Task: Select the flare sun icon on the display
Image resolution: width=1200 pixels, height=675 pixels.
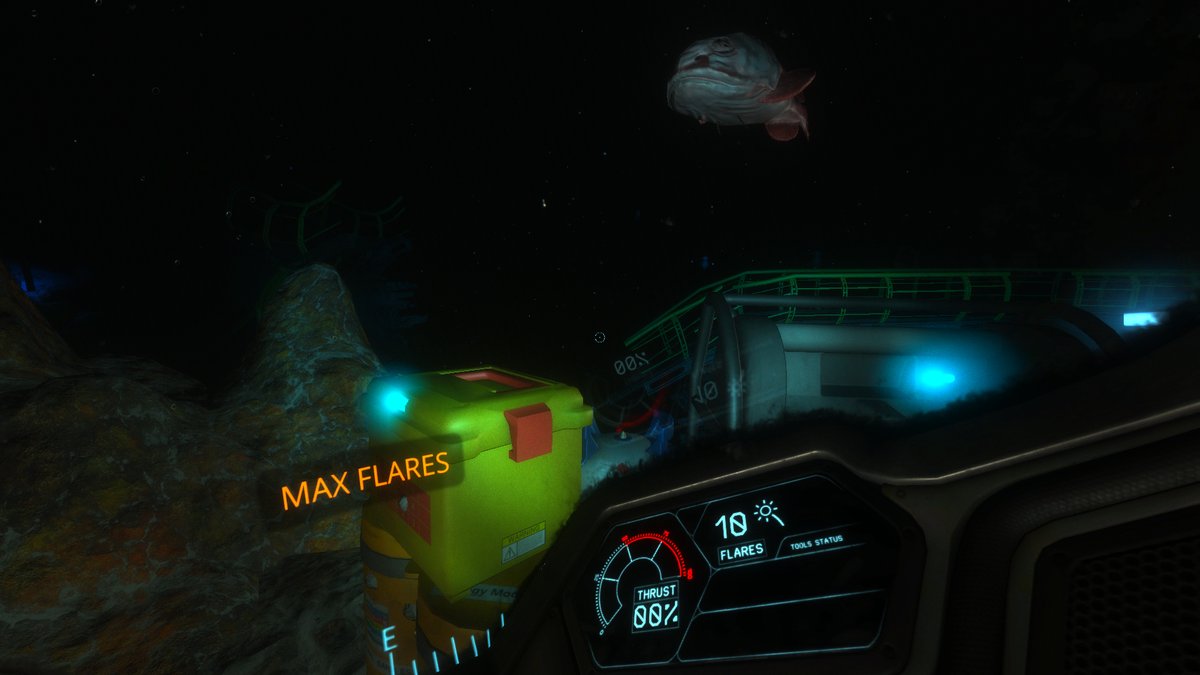Action: pos(769,514)
